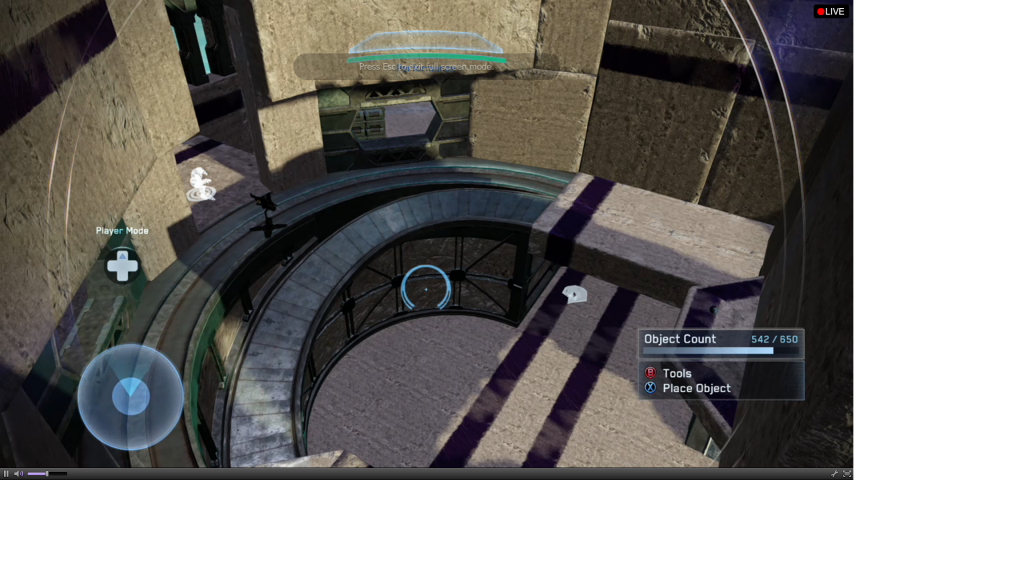Switch the video player to fullscreen
Image resolution: width=1024 pixels, height=576 pixels.
click(x=847, y=474)
